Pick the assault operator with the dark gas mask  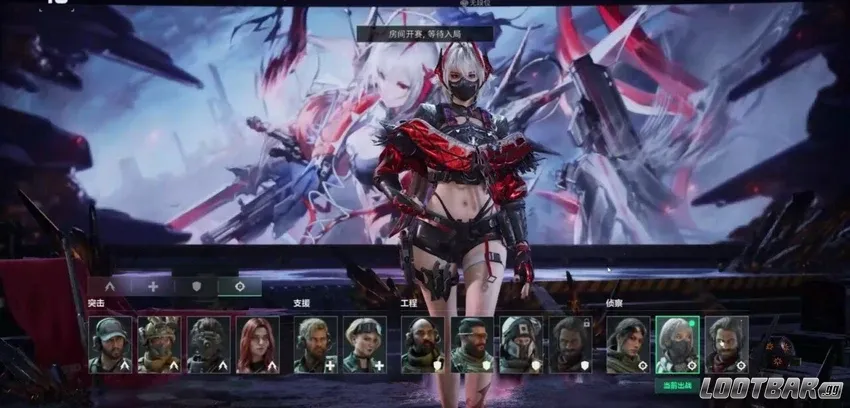pyautogui.click(x=208, y=345)
